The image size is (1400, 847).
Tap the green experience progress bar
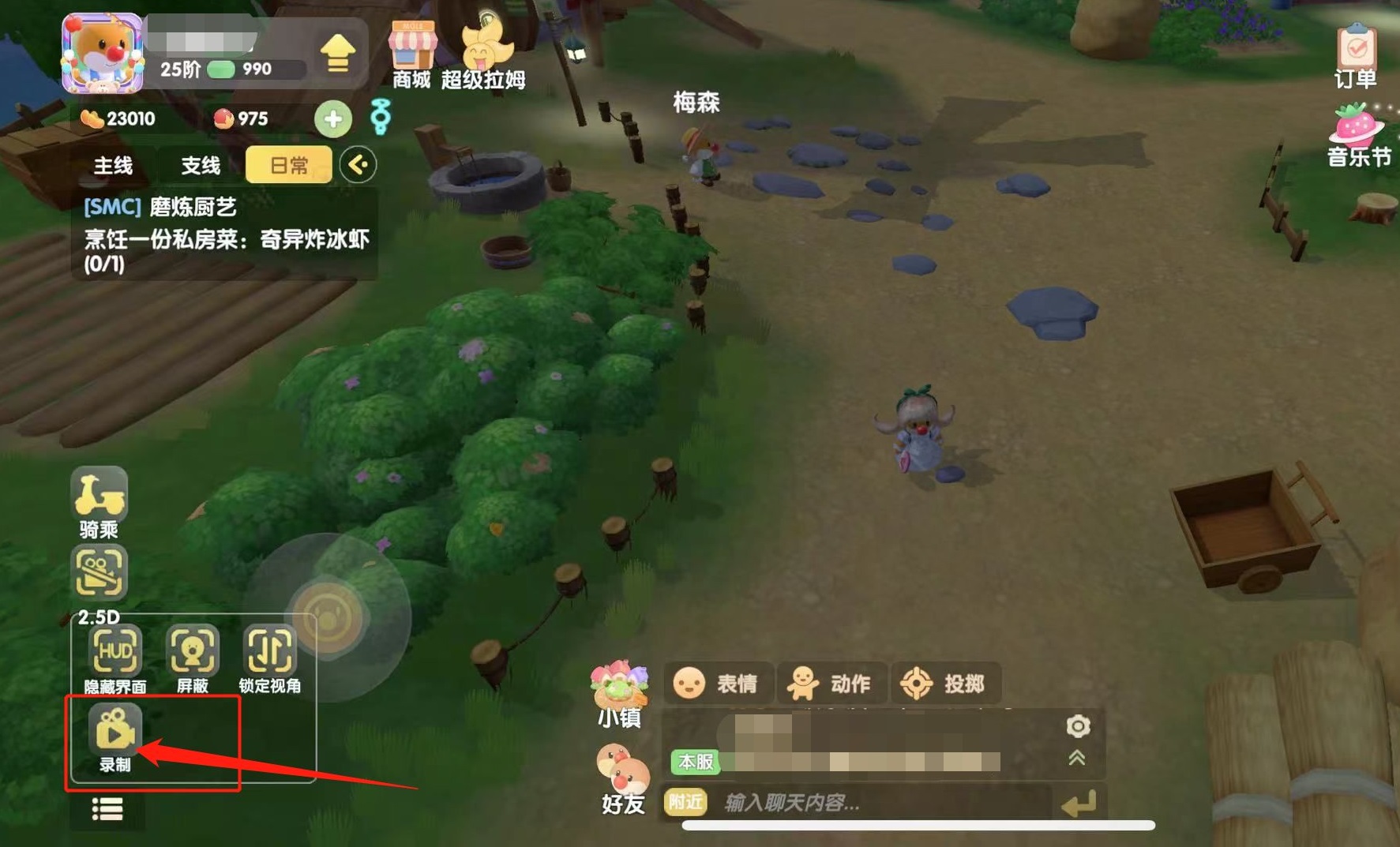coord(221,69)
